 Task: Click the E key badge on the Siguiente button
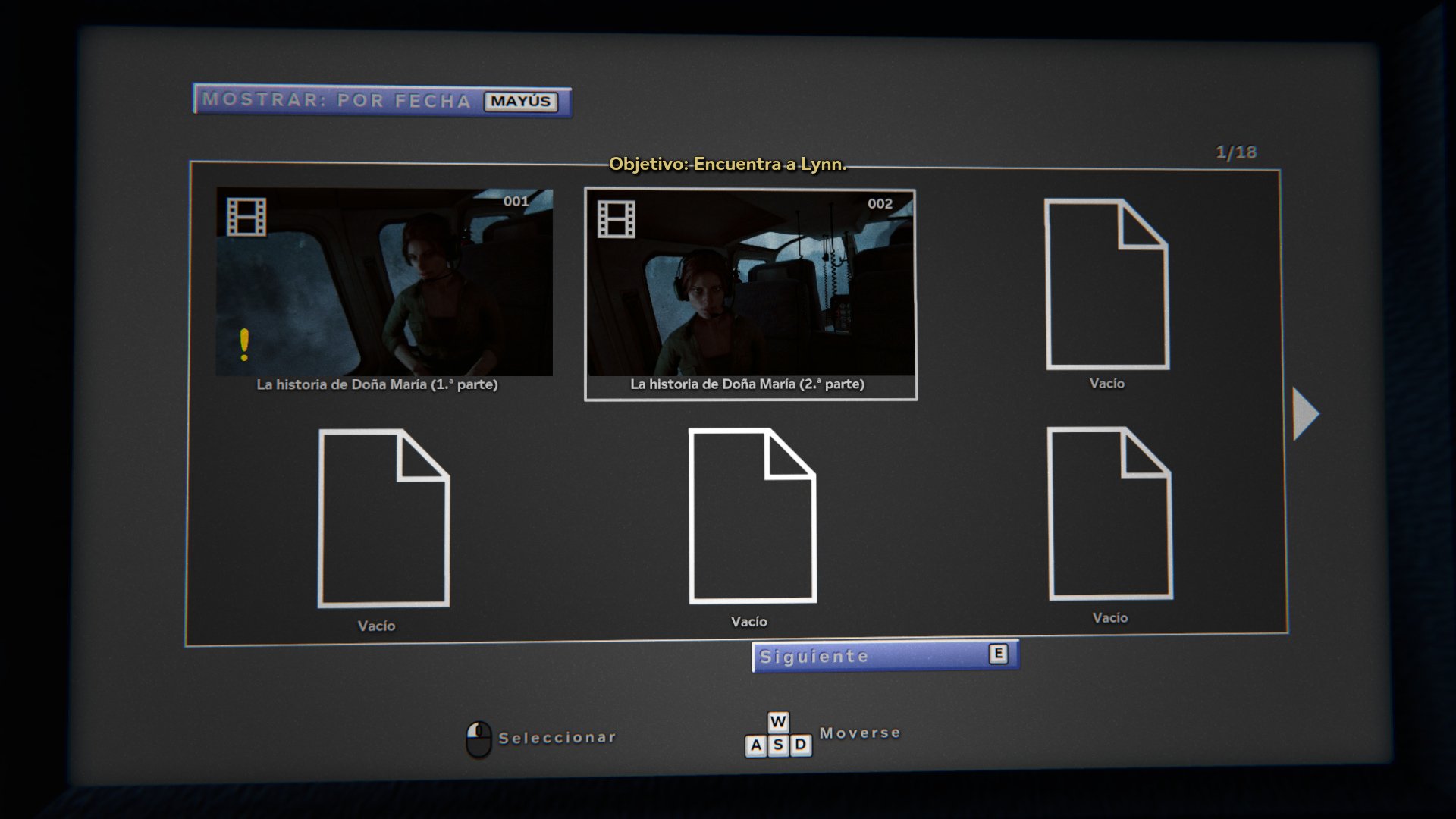coord(999,652)
